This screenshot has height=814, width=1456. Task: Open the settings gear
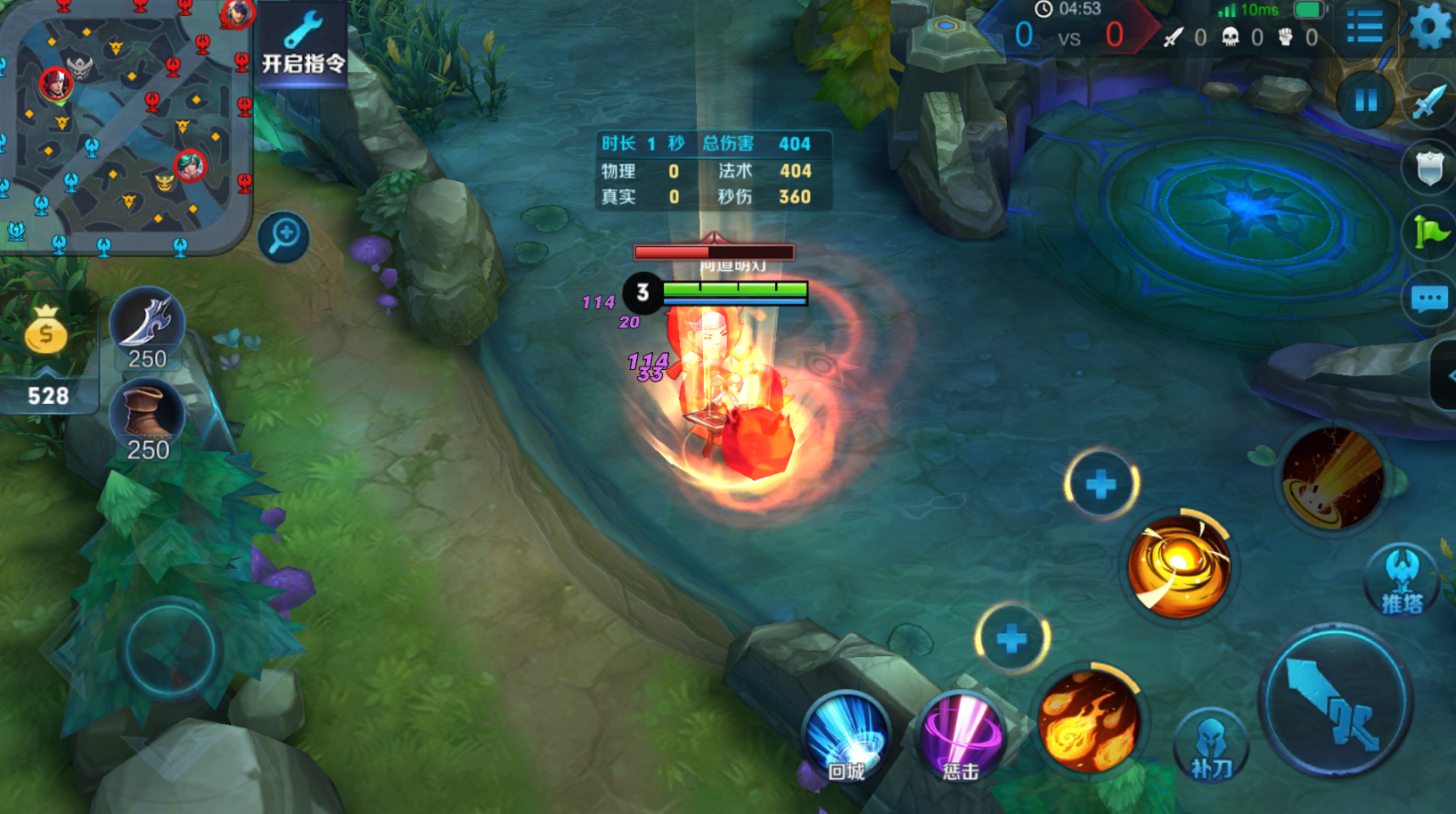(x=1429, y=27)
